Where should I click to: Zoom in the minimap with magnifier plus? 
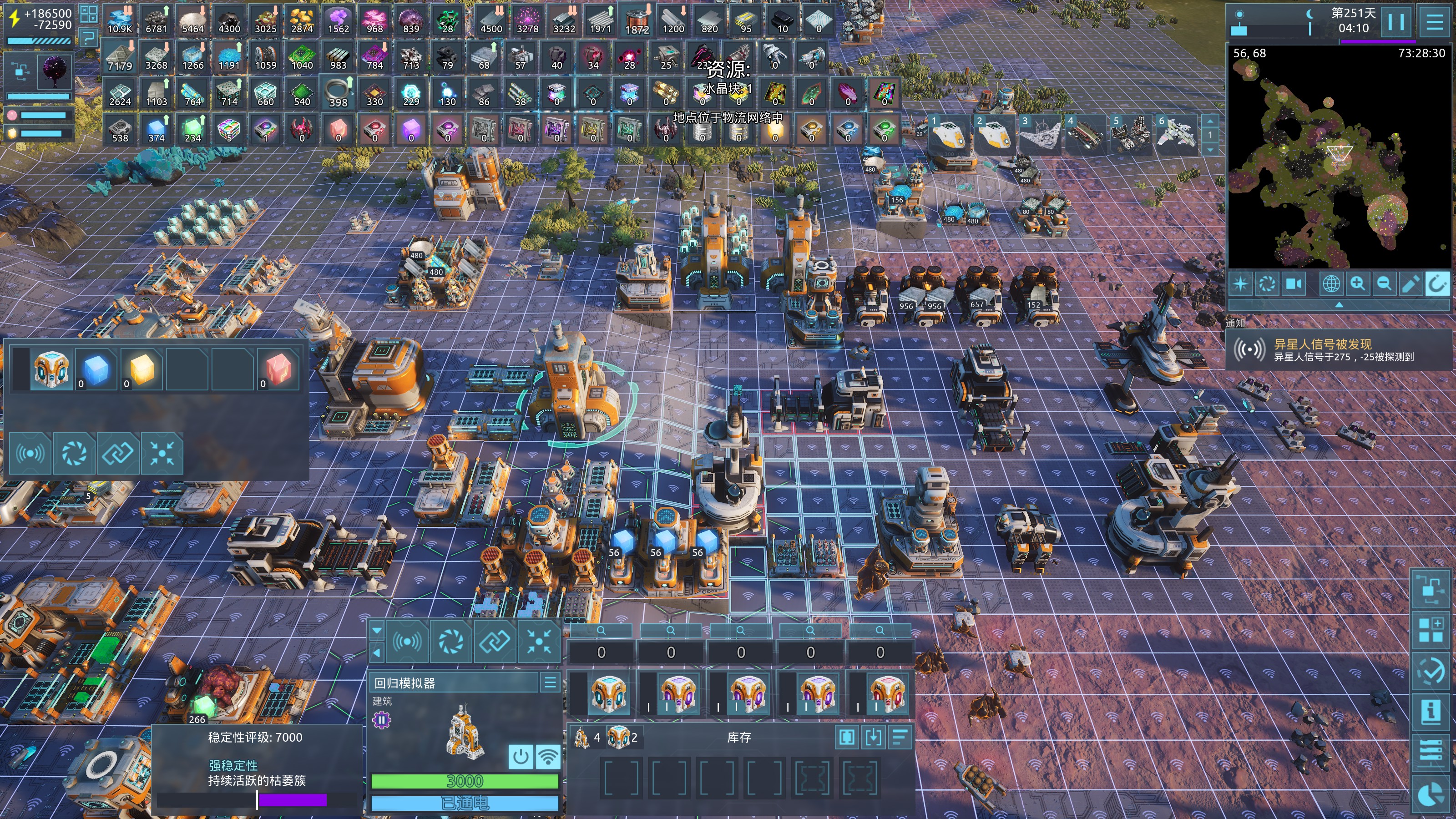pyautogui.click(x=1358, y=283)
